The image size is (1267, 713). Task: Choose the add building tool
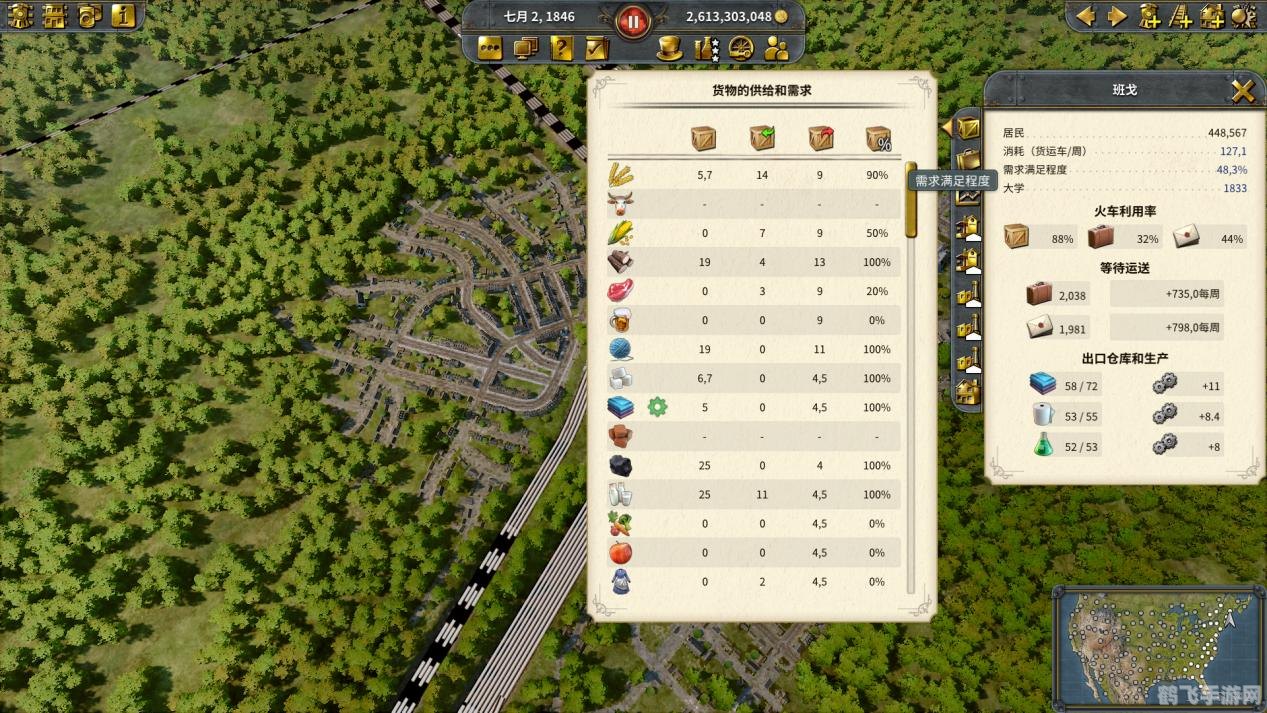click(1212, 16)
